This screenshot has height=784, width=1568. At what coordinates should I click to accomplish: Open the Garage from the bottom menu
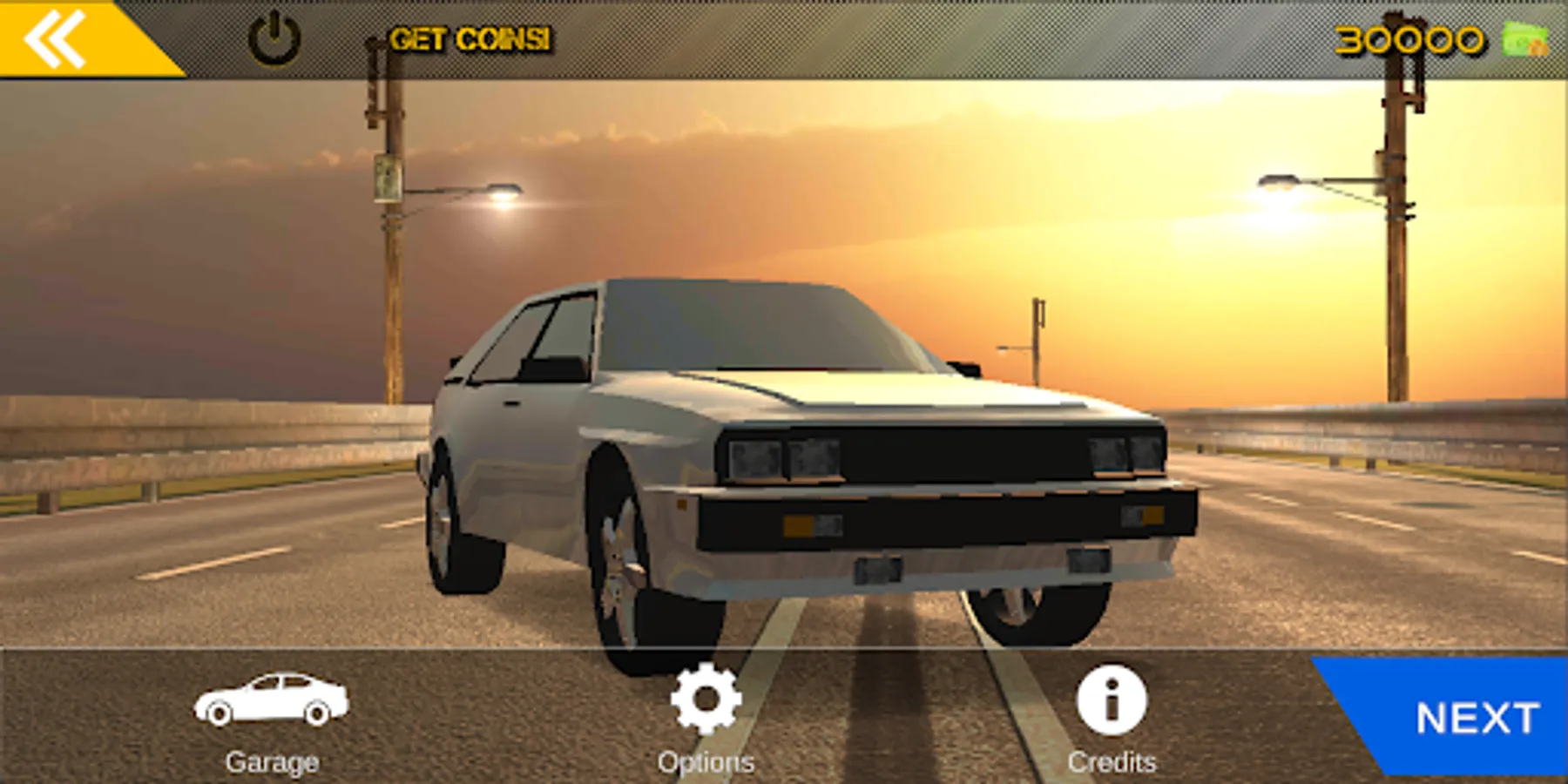pyautogui.click(x=272, y=716)
